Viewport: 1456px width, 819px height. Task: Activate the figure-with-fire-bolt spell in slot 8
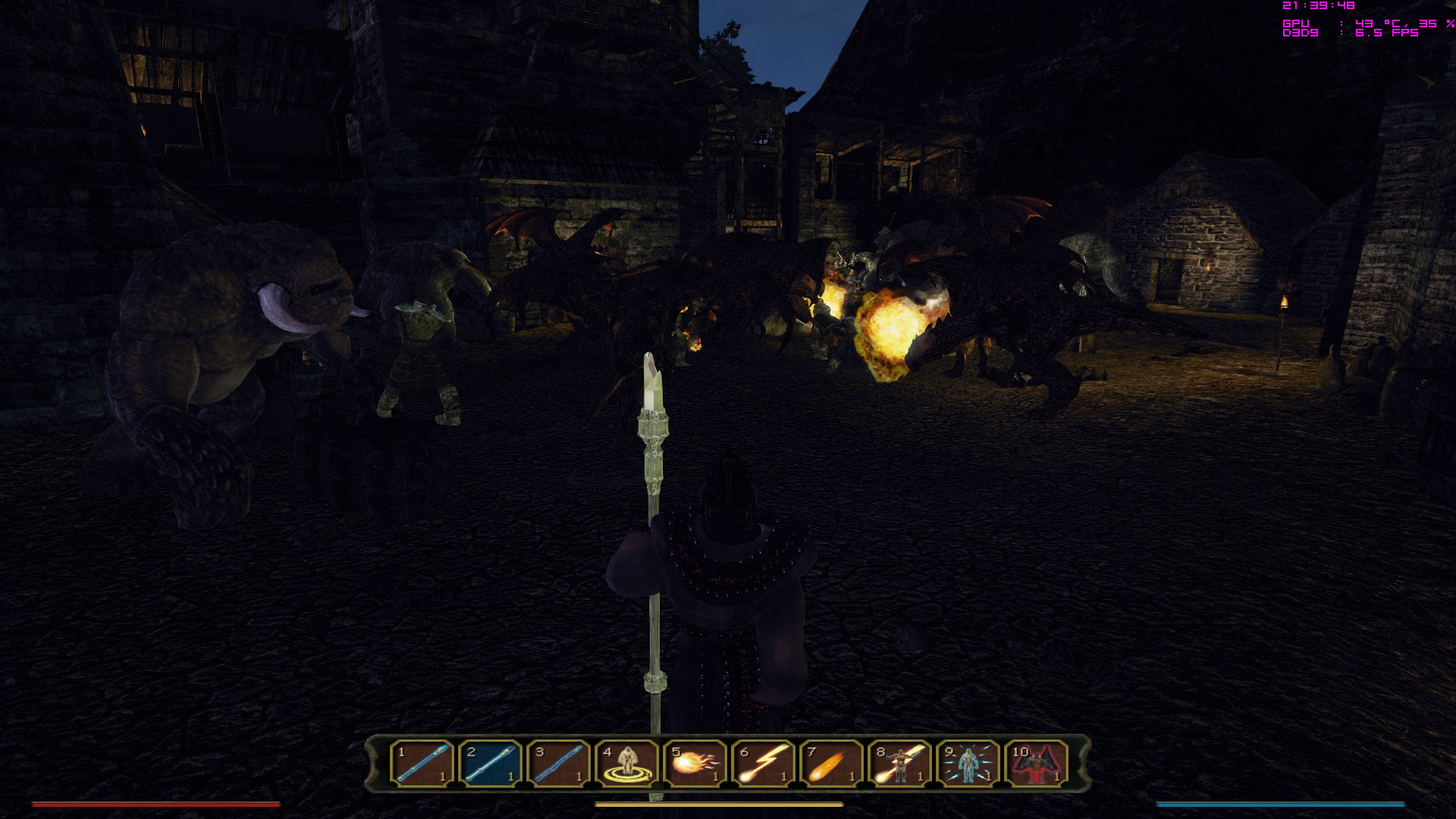(900, 763)
